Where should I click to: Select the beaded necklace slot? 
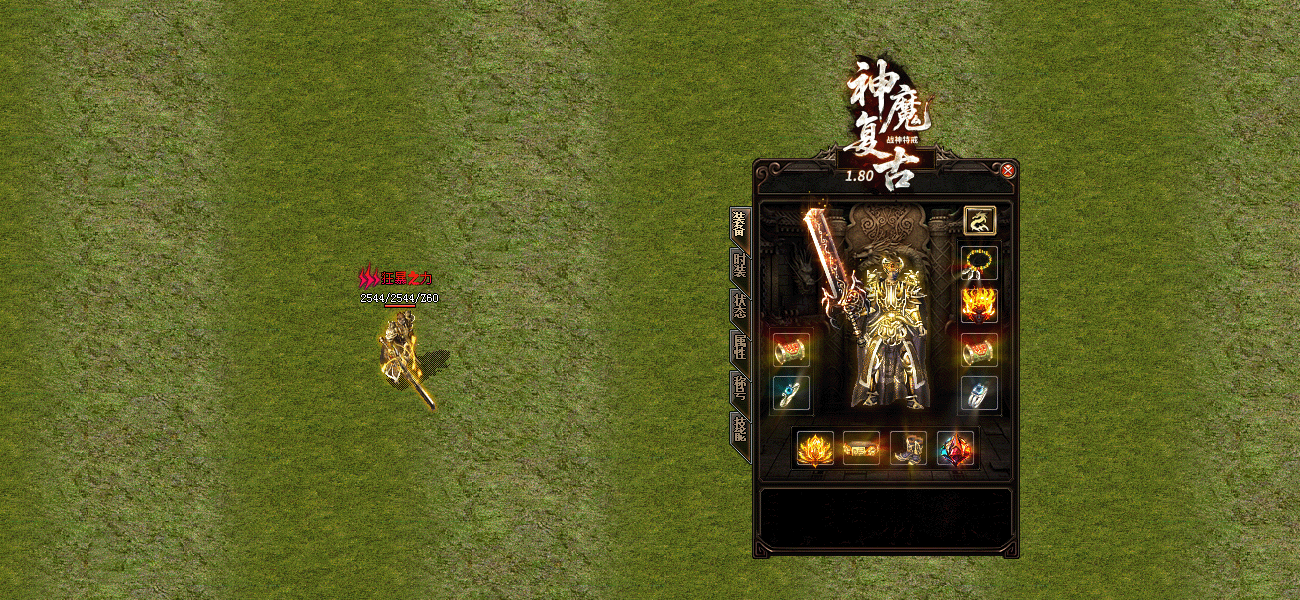(978, 262)
